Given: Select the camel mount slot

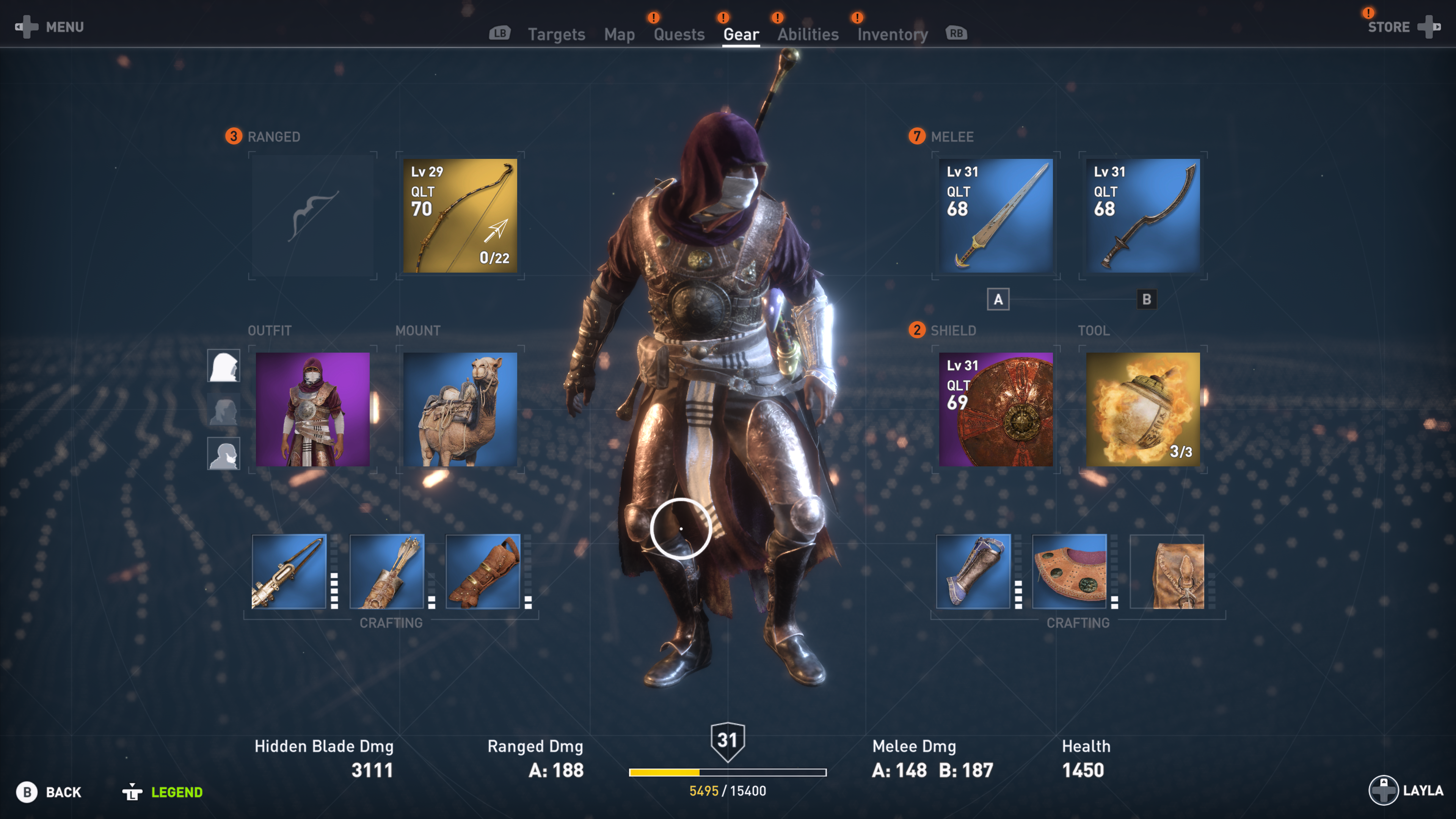Looking at the screenshot, I should [x=460, y=409].
